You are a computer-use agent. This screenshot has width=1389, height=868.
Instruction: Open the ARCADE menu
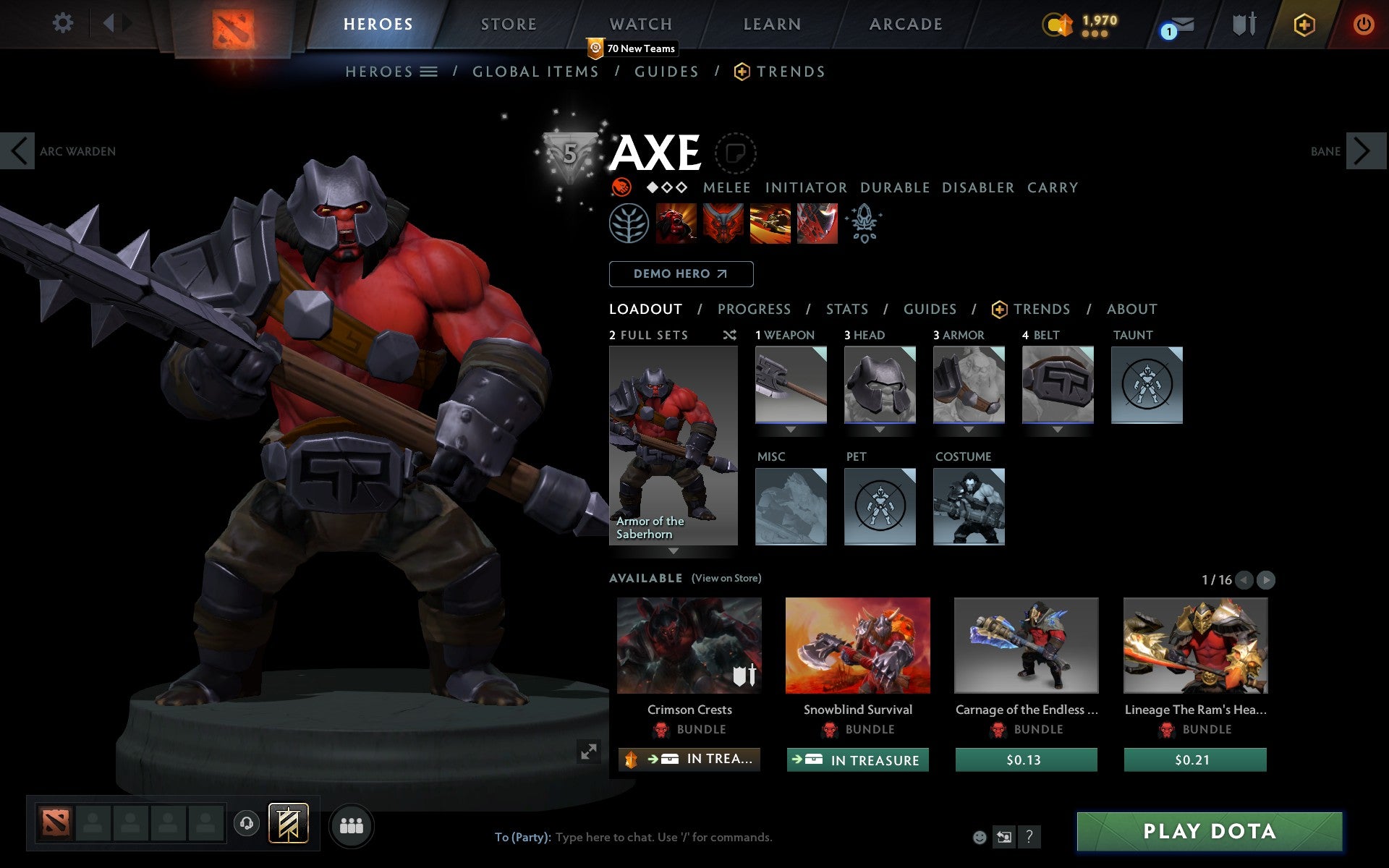click(x=905, y=24)
